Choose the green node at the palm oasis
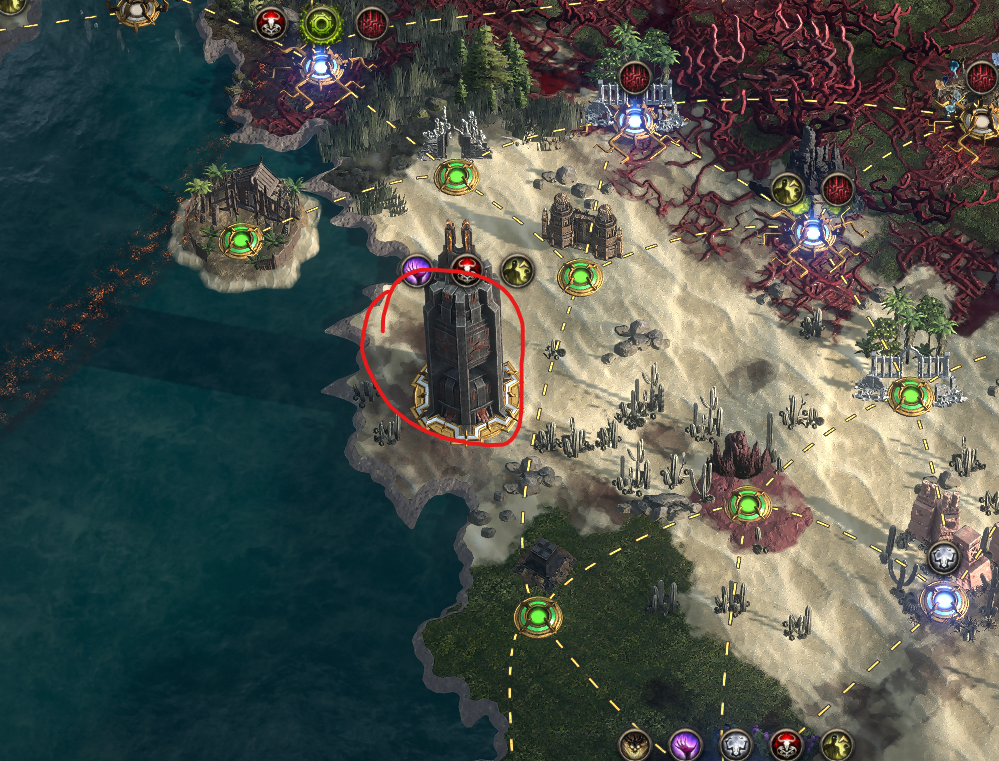 tap(910, 395)
